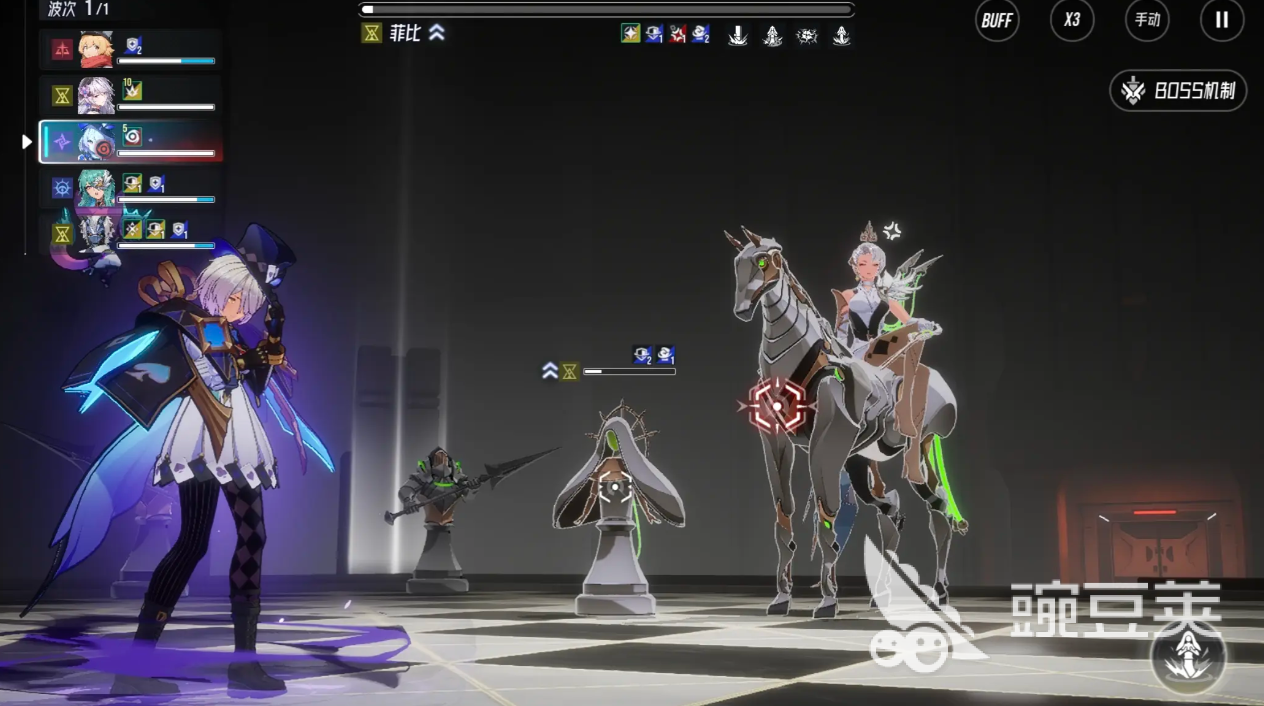Select the white-haired purple-flower character portrait
The height and width of the screenshot is (706, 1264).
[x=97, y=96]
